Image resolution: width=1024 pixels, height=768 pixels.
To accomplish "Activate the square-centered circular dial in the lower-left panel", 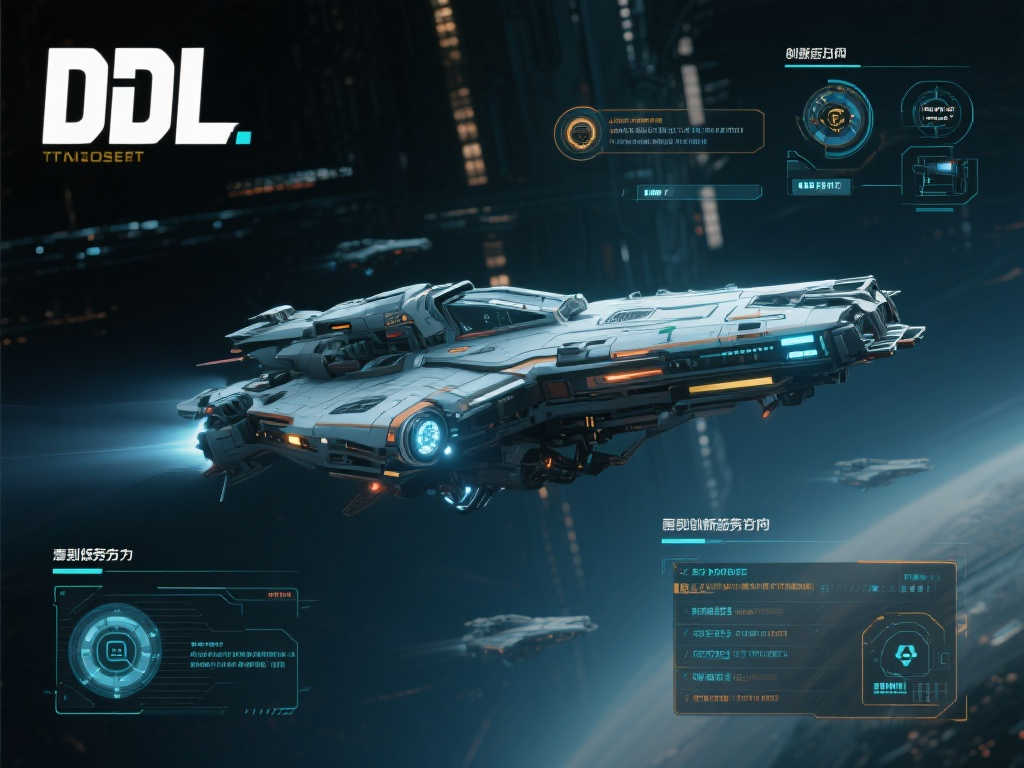I will coord(114,652).
